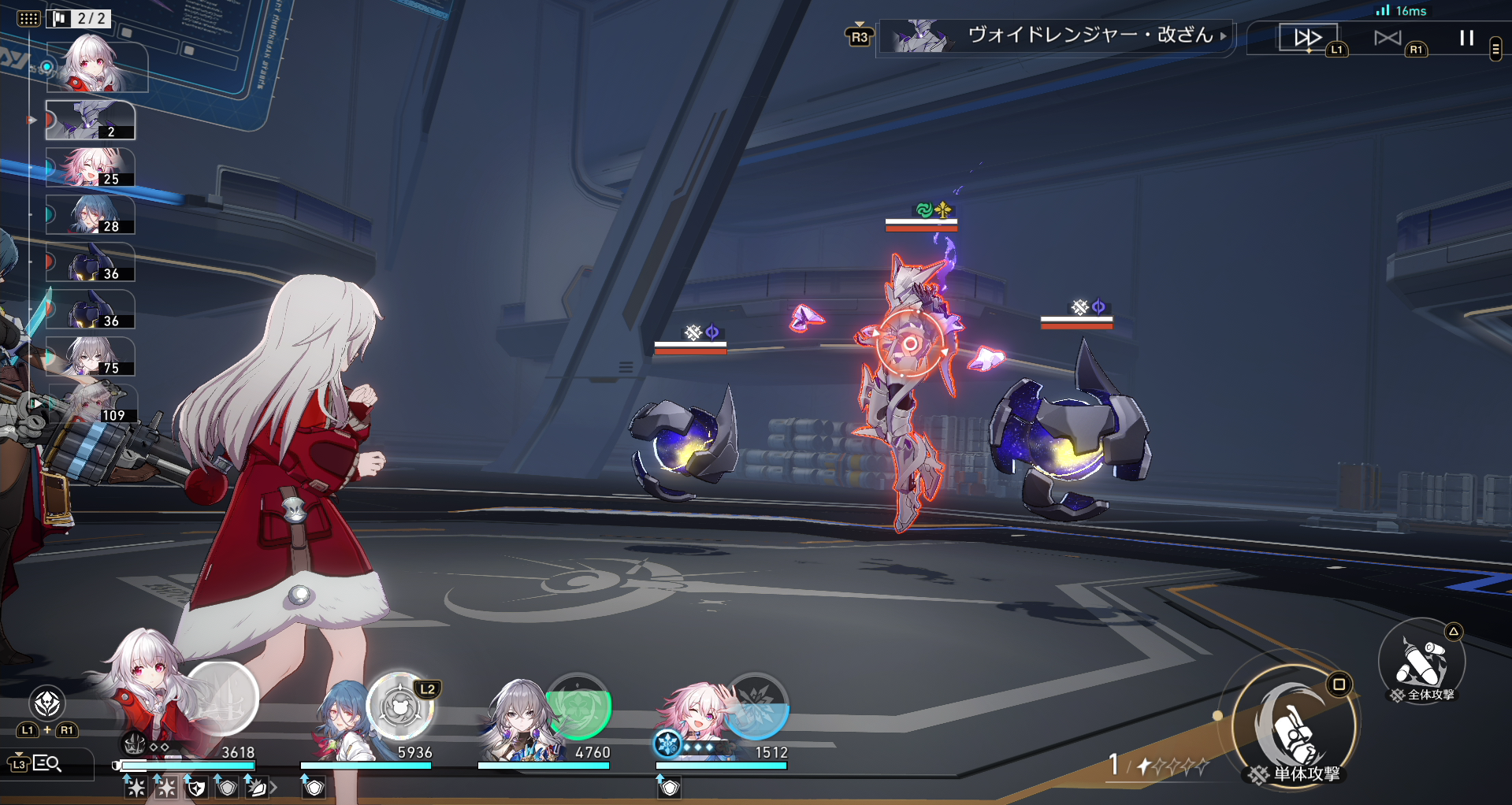Select the turn-order portrait numbered 28
The width and height of the screenshot is (1512, 805).
point(90,215)
